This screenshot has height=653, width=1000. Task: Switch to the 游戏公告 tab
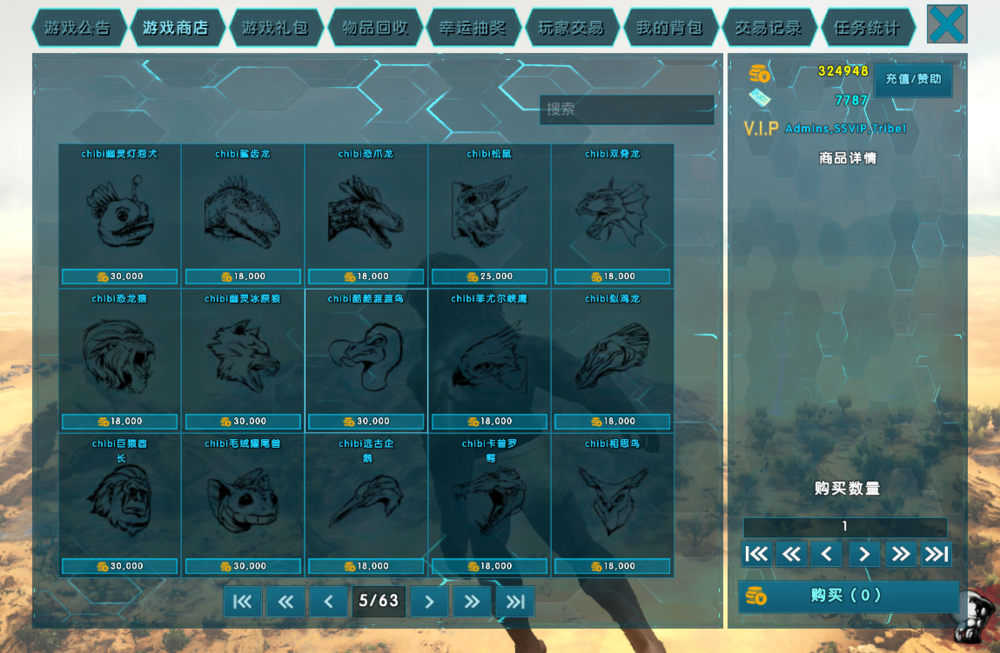pos(77,28)
